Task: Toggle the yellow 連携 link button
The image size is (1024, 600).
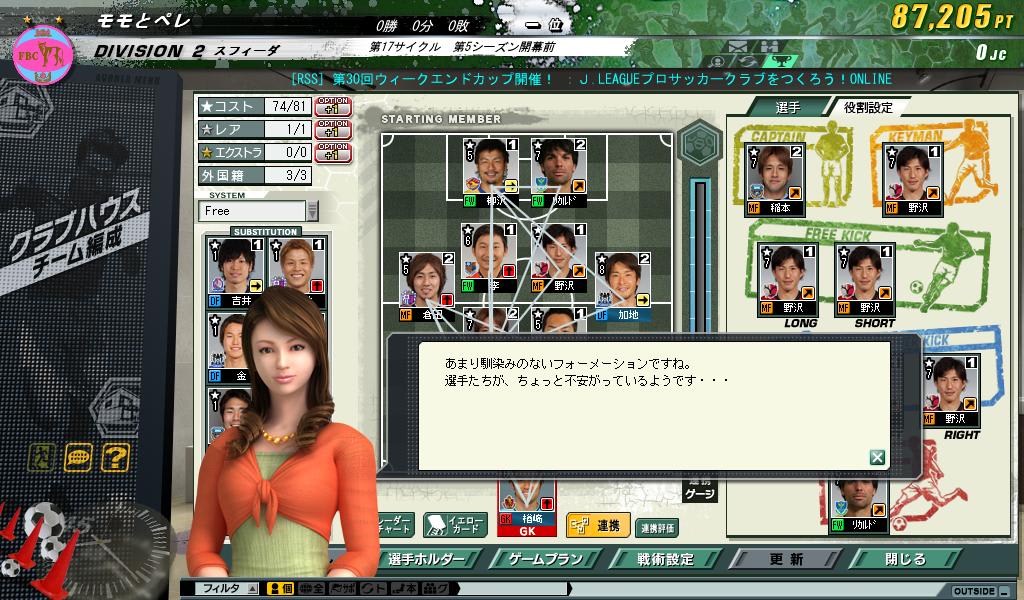Action: (x=597, y=526)
